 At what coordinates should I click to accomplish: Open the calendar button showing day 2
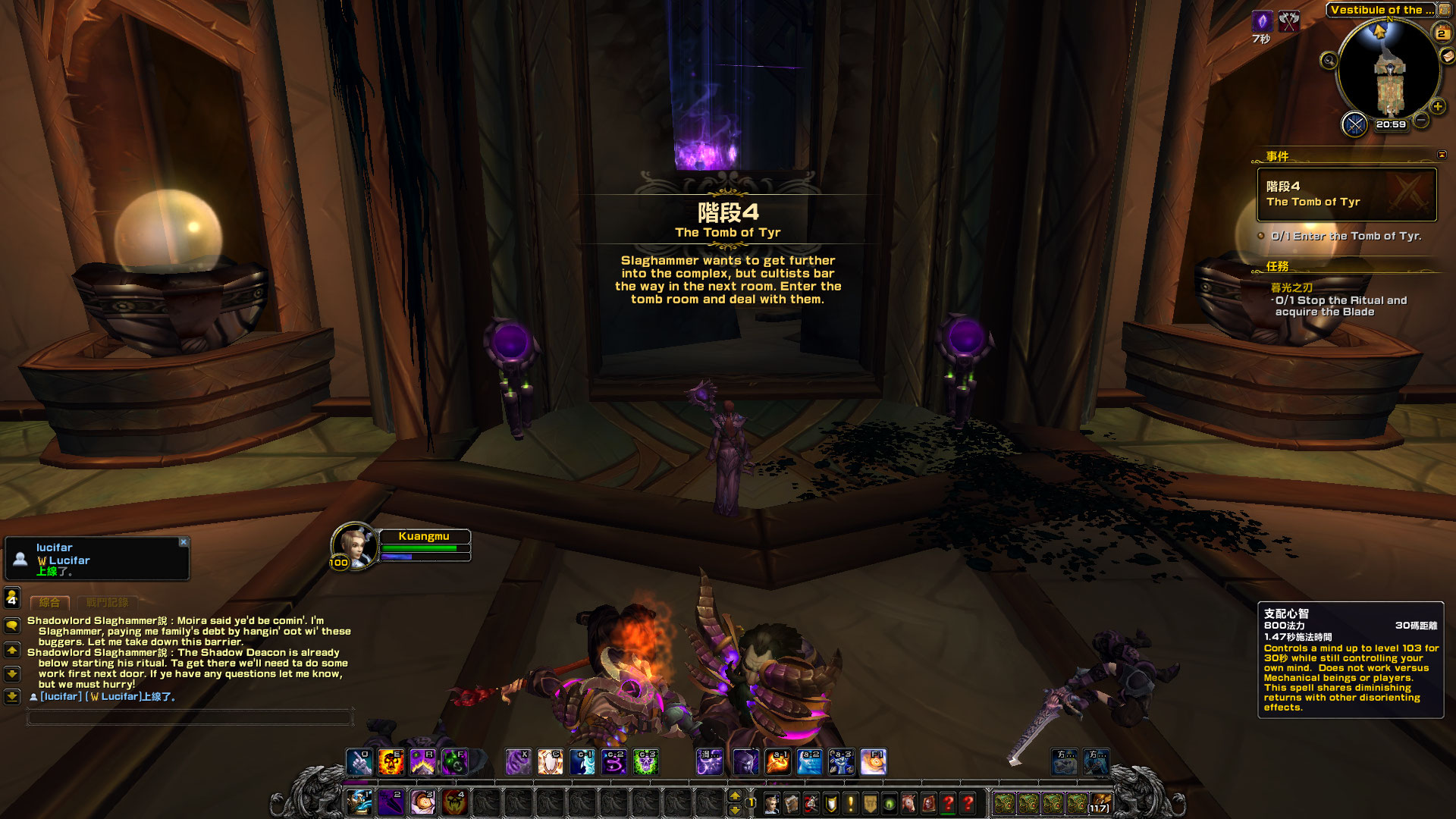coord(1442,33)
